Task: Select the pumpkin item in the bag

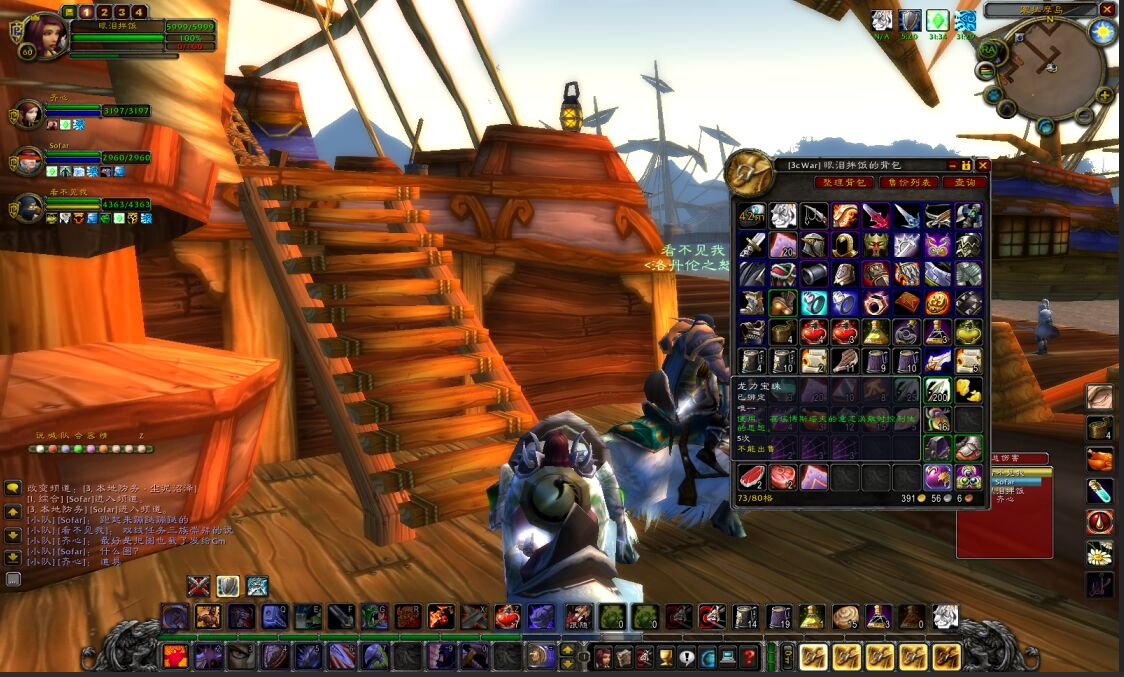Action: pos(938,302)
